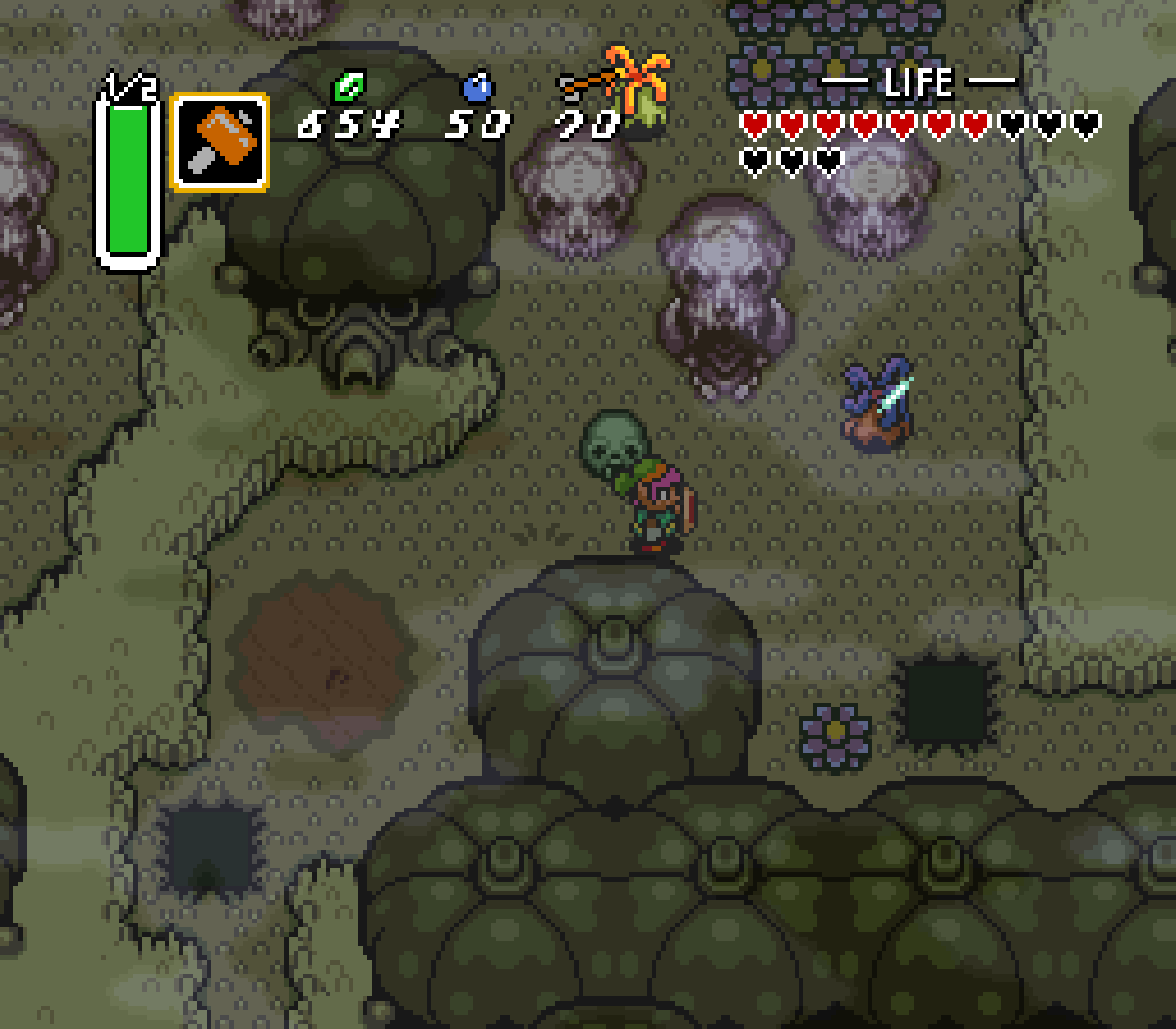Click the last empty heart container
The height and width of the screenshot is (1029, 1176).
tap(828, 159)
